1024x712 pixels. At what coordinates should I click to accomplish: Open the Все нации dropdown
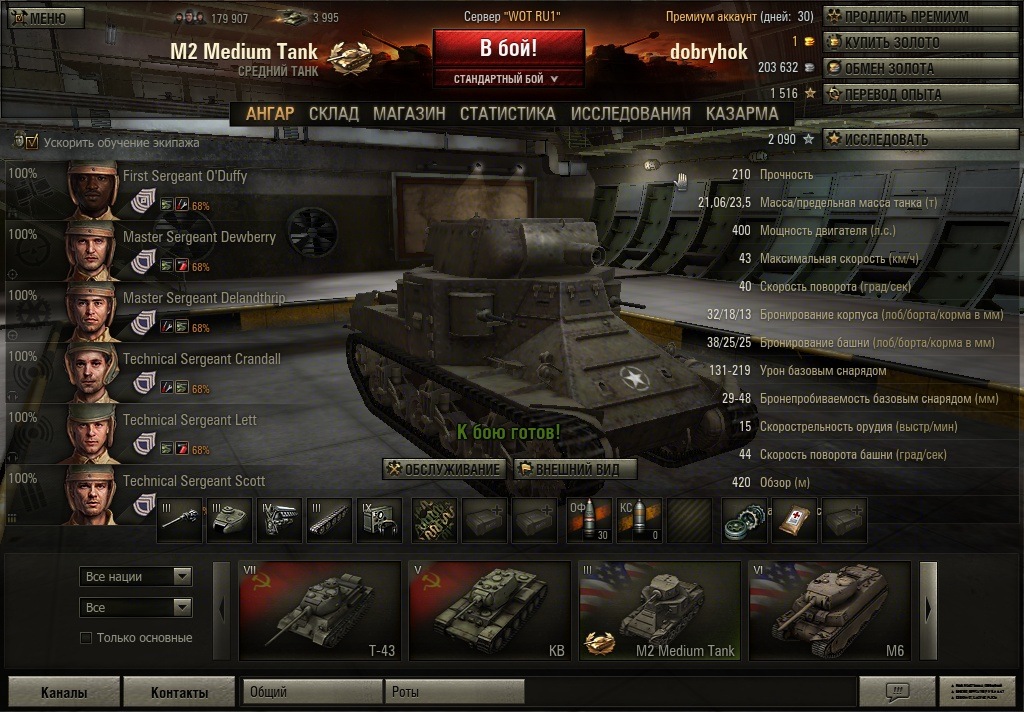135,577
